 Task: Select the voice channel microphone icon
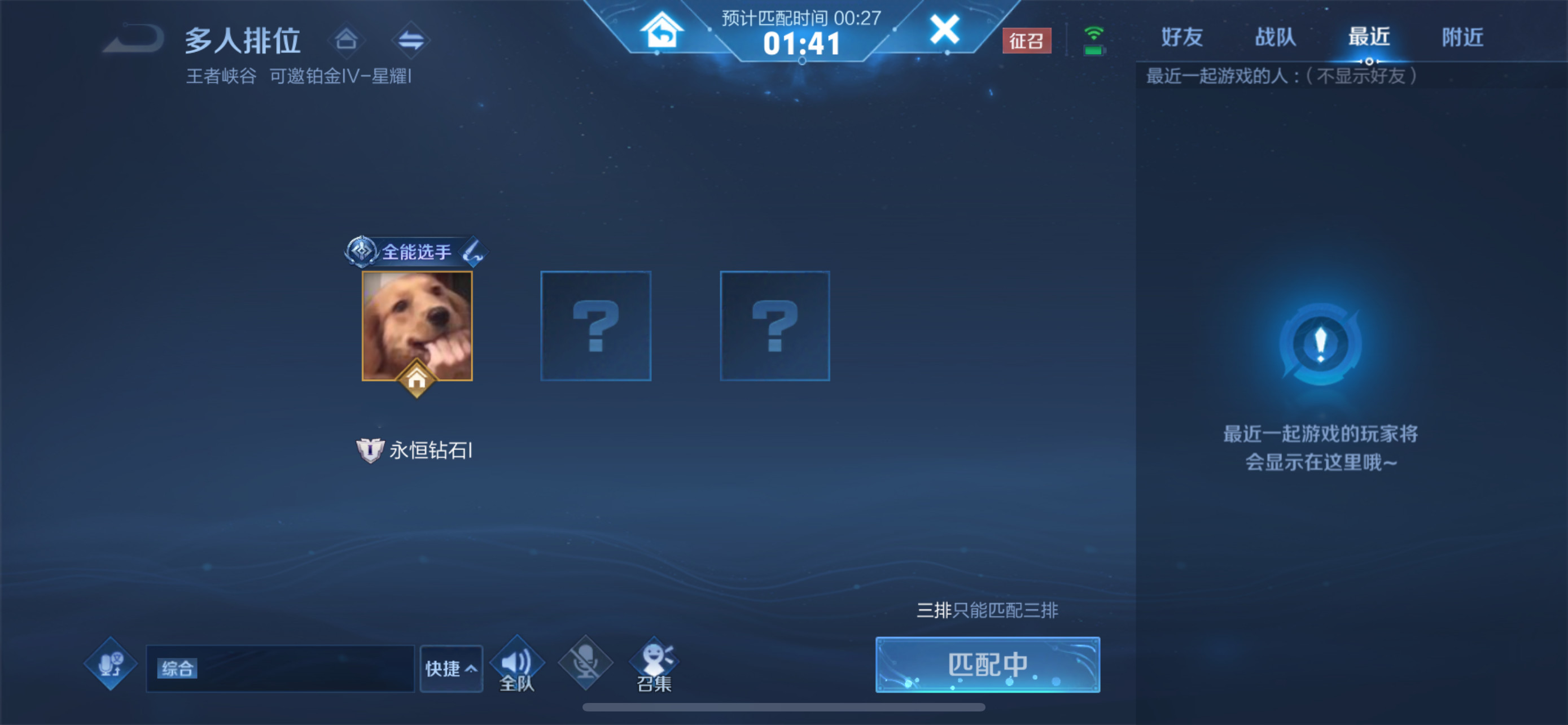click(x=110, y=663)
